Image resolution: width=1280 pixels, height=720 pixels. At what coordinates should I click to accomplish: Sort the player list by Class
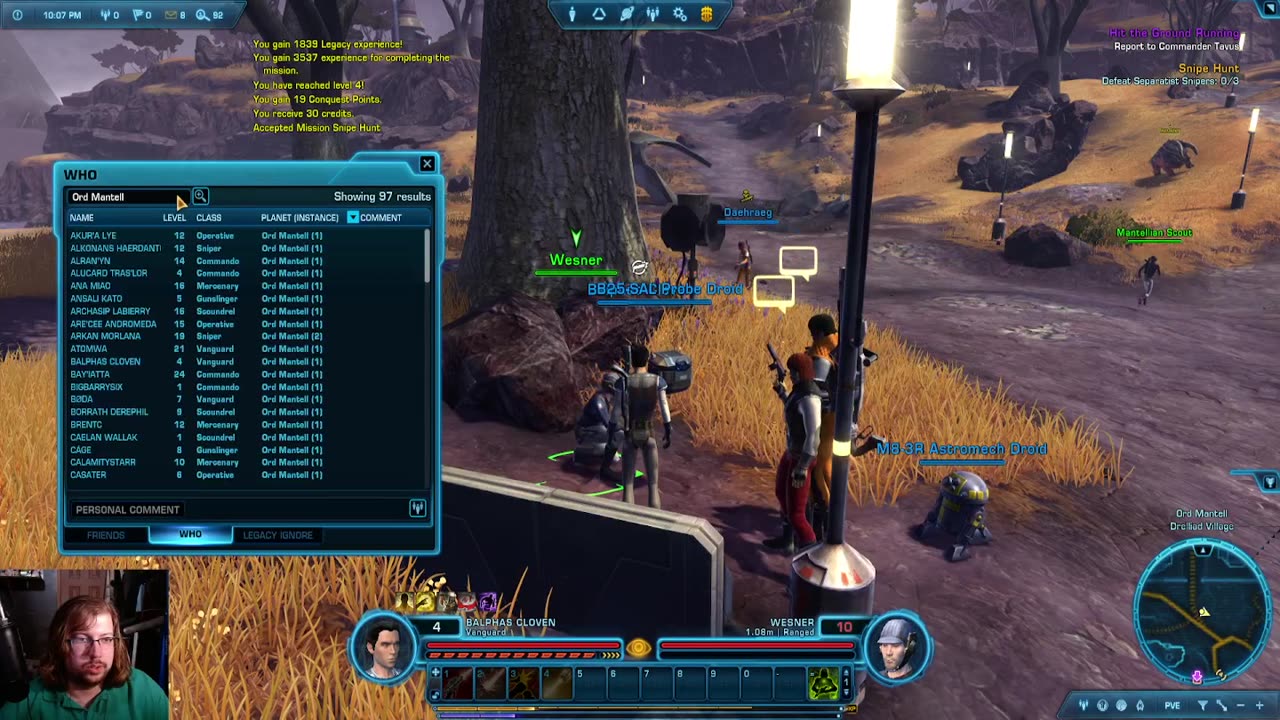[209, 218]
